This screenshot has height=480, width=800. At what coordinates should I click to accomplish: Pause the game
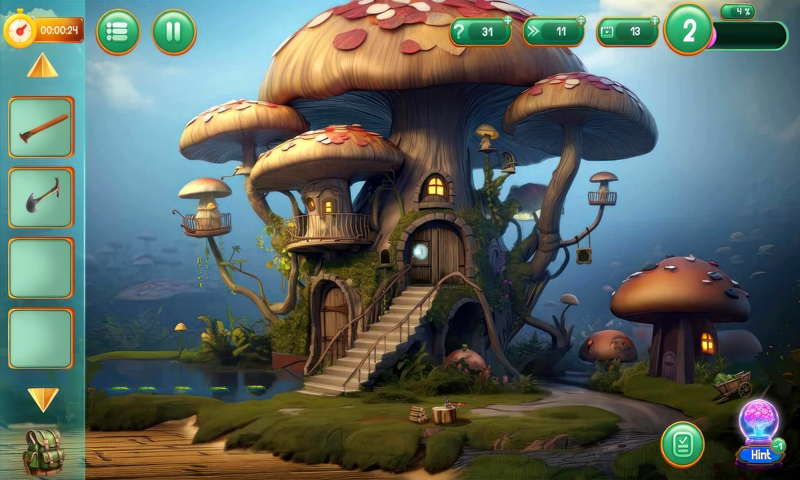click(x=174, y=32)
